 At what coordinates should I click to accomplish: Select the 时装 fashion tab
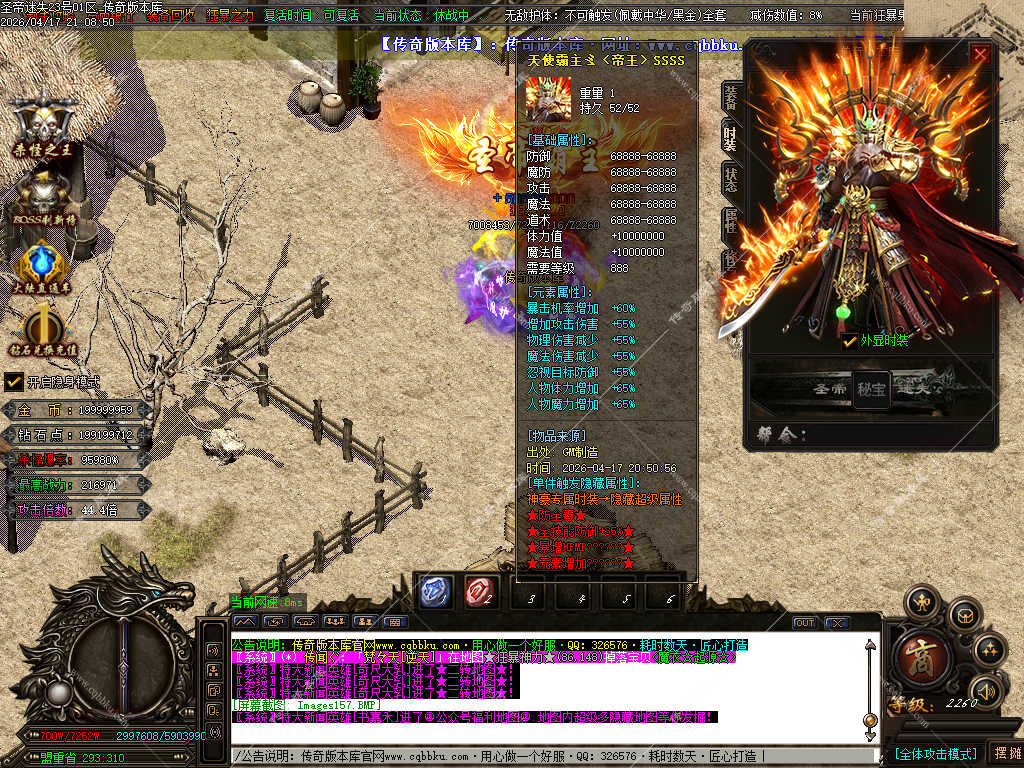[731, 137]
